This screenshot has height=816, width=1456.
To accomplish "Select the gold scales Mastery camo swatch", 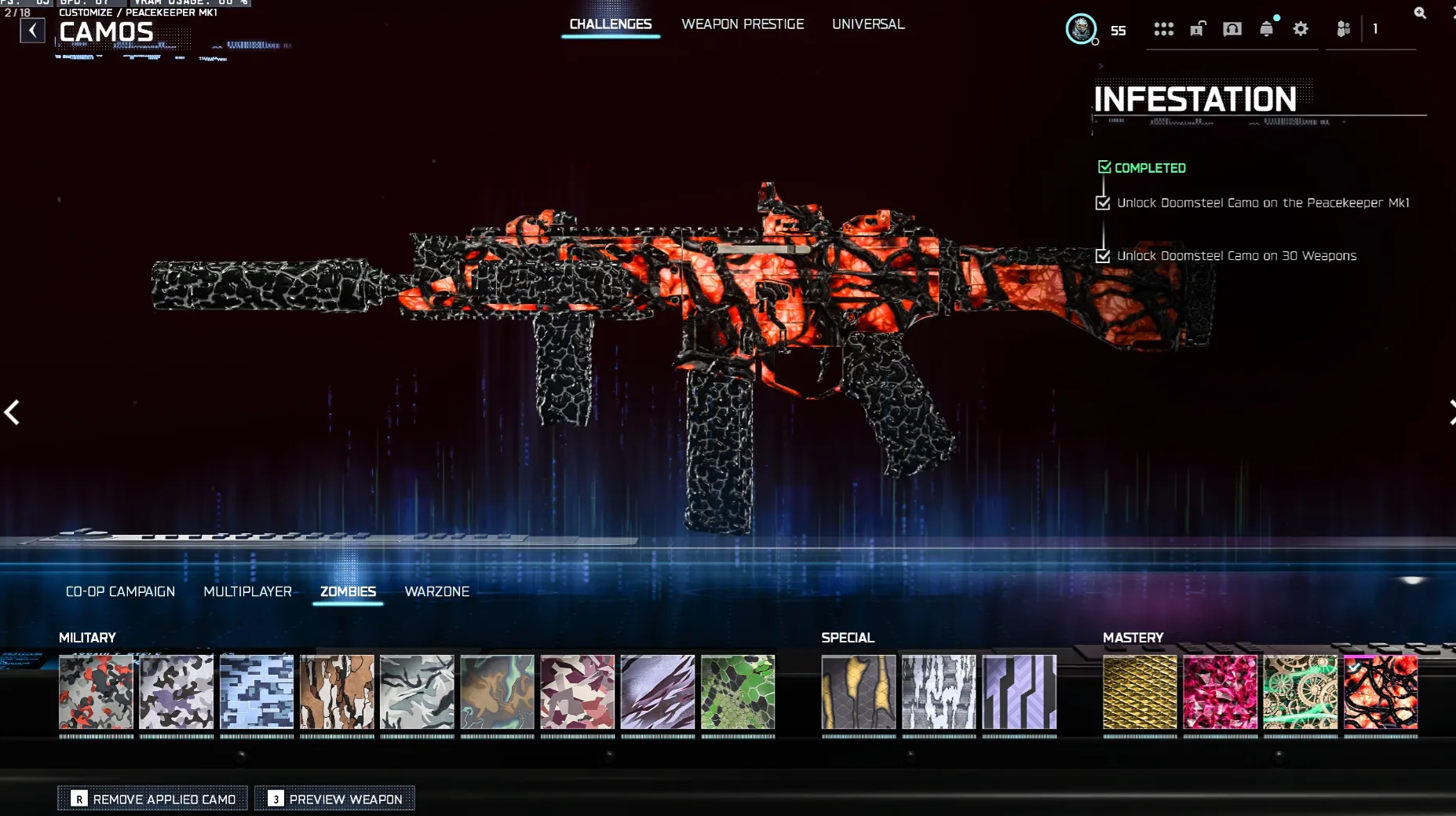I will coord(1140,694).
